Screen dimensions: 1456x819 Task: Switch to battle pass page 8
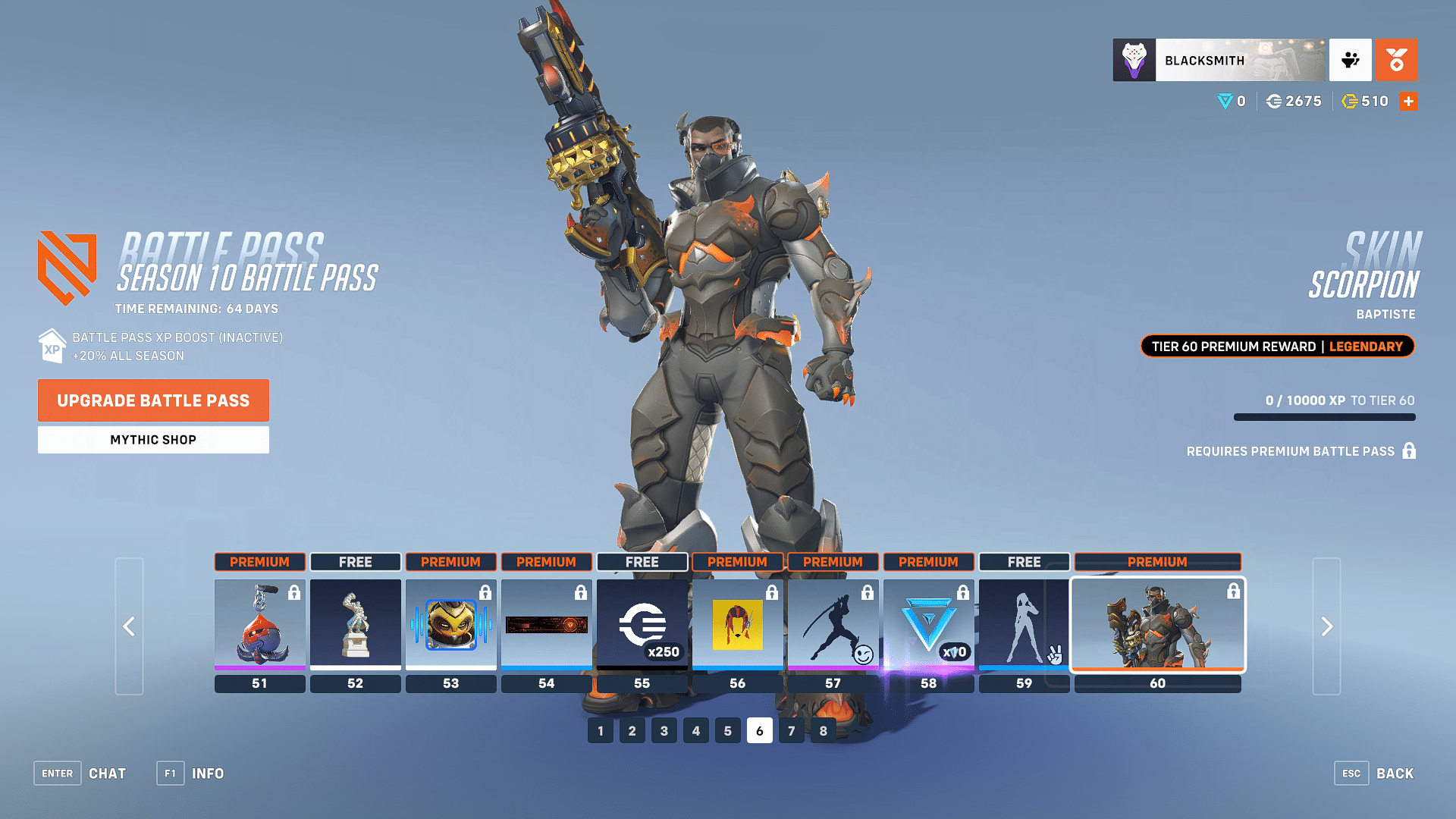click(823, 730)
